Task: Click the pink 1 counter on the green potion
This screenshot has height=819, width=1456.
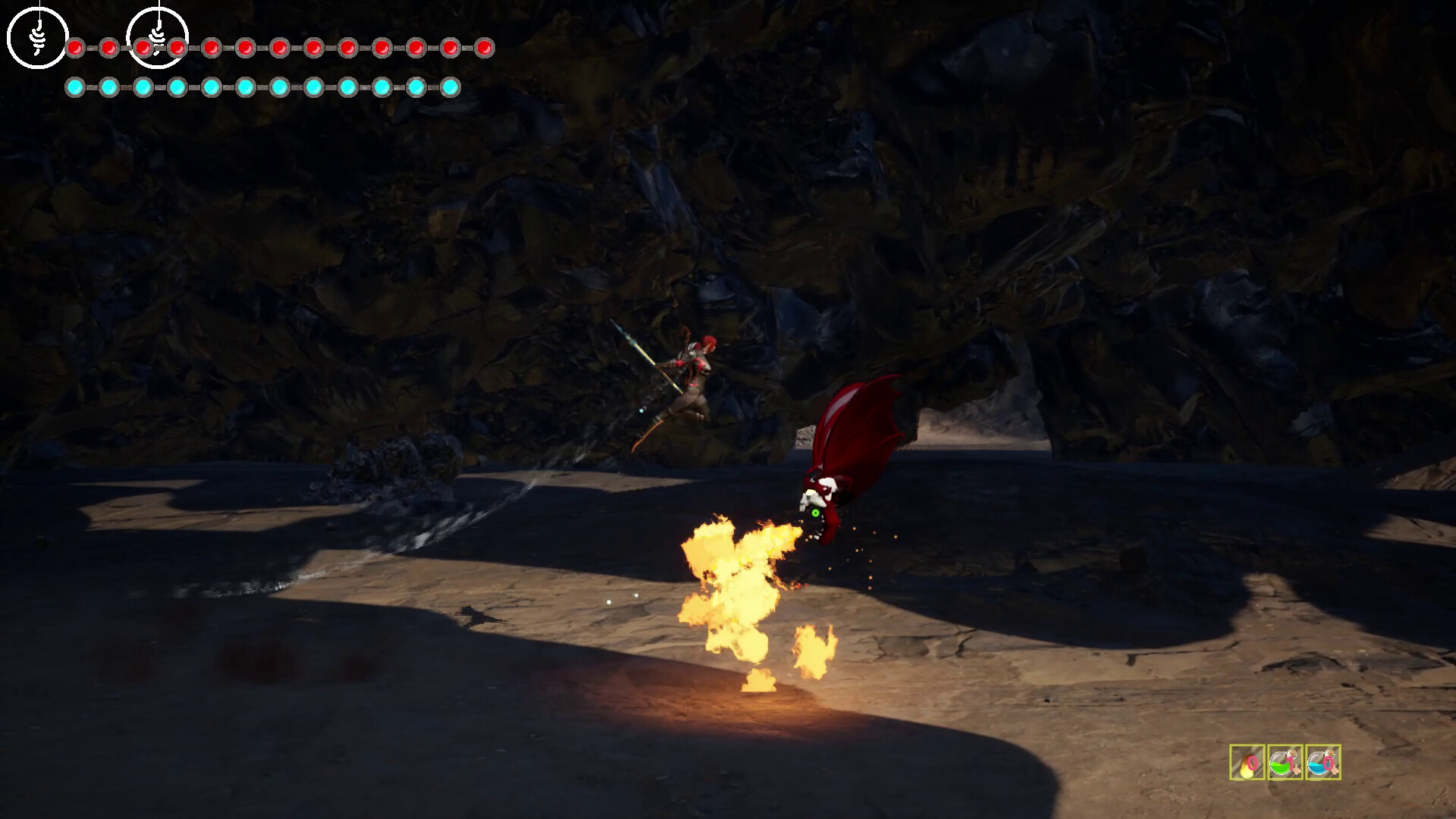Action: click(x=1291, y=764)
